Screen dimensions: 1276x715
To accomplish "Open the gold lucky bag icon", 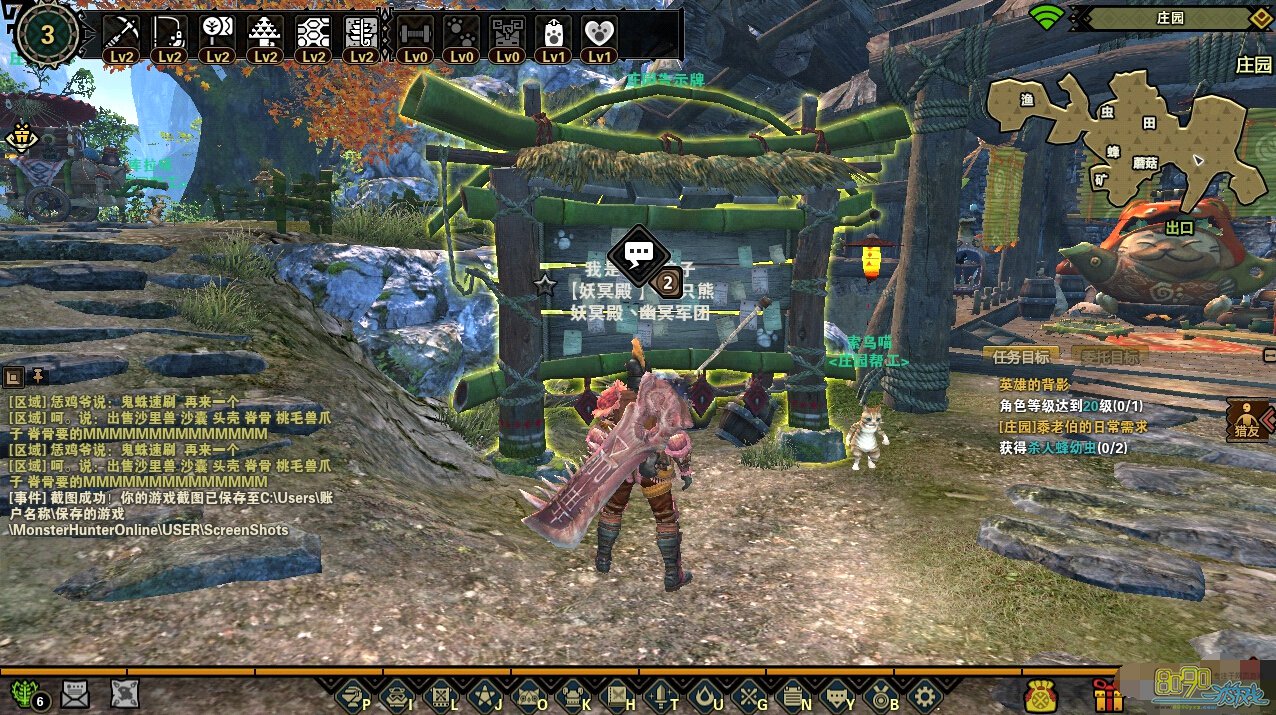I will [x=1041, y=694].
